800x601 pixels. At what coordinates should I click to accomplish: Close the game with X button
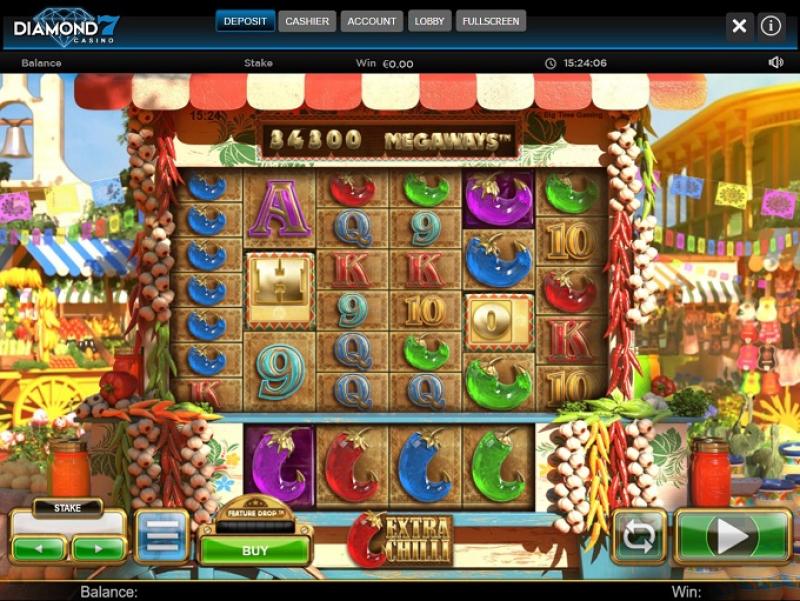pos(739,26)
